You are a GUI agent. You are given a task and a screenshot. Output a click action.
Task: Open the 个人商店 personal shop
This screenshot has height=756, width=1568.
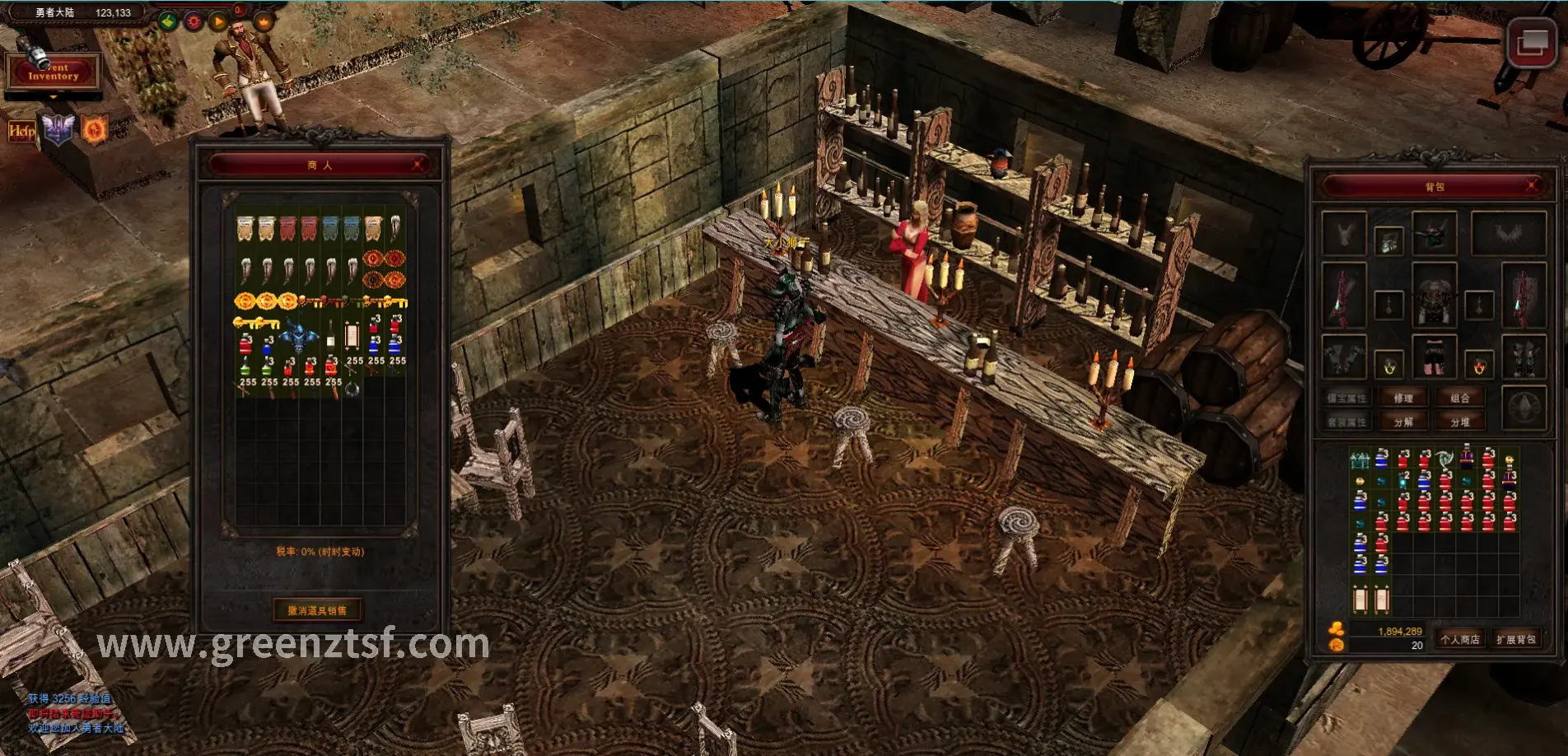(1460, 639)
